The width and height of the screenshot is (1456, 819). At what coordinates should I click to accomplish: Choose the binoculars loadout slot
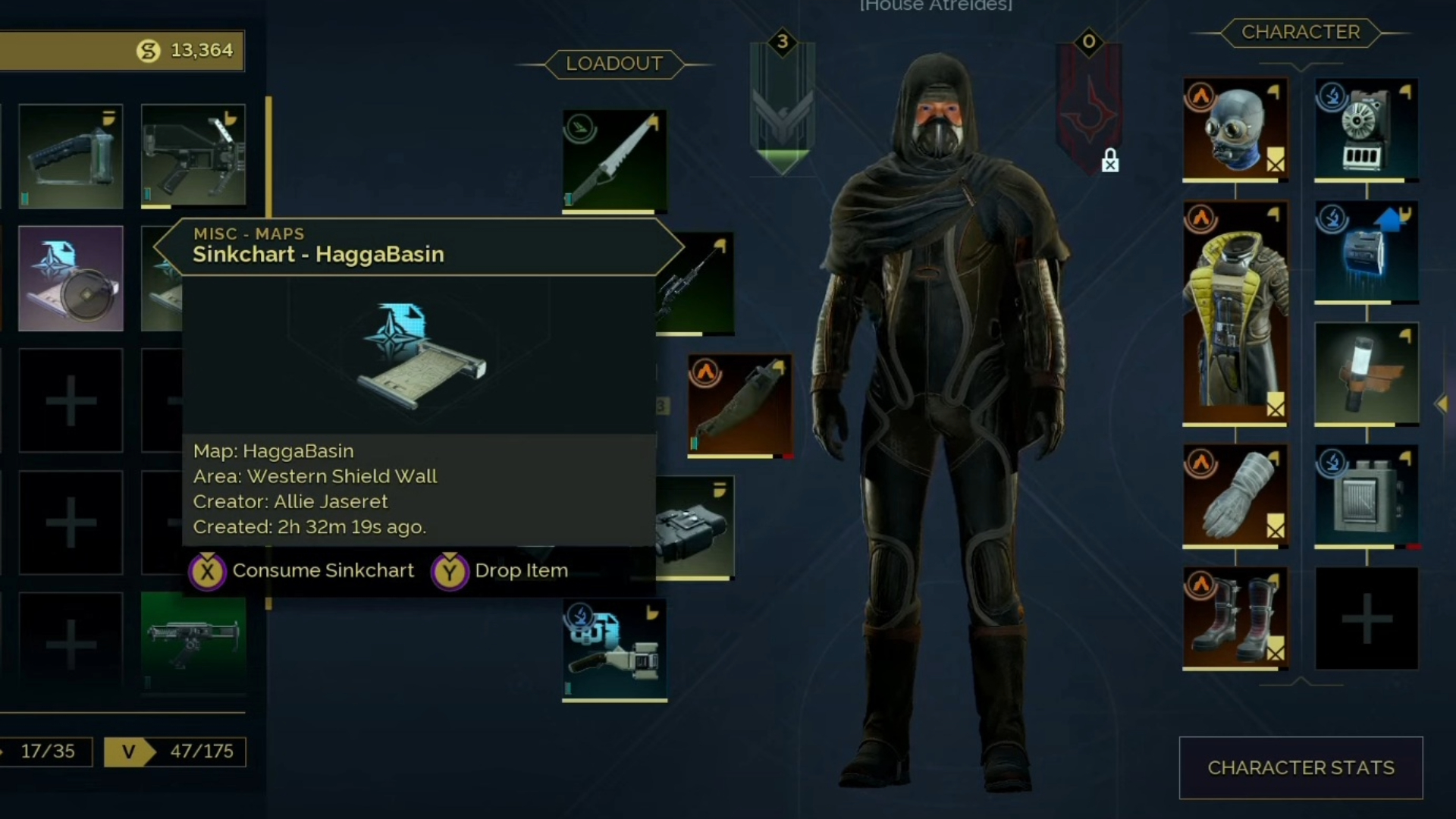tap(695, 528)
